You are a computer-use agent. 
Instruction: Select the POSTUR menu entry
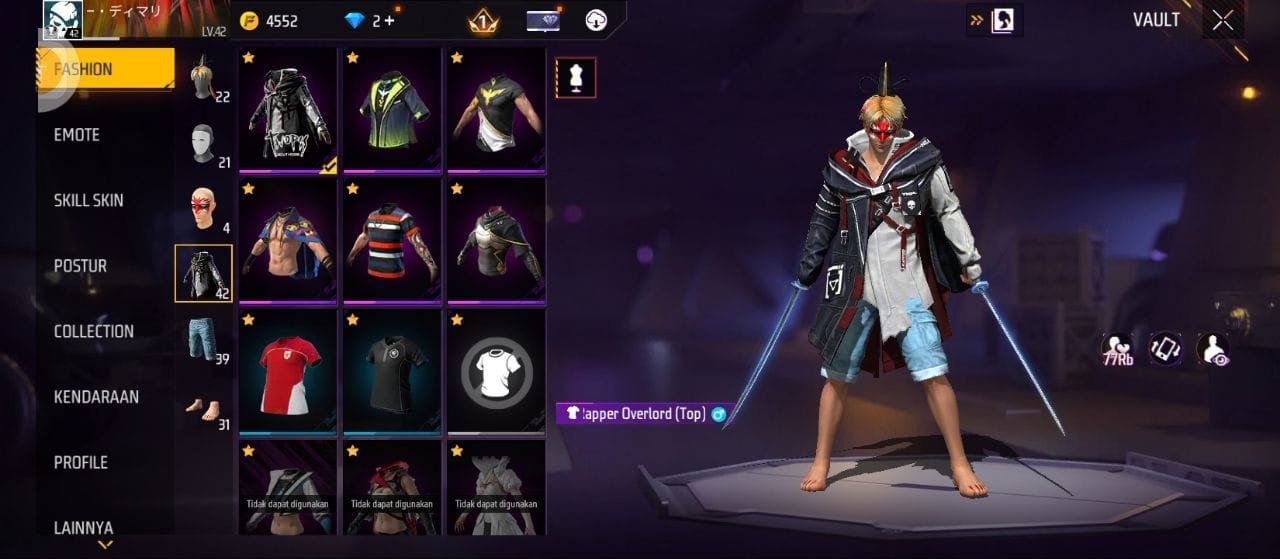tap(80, 266)
